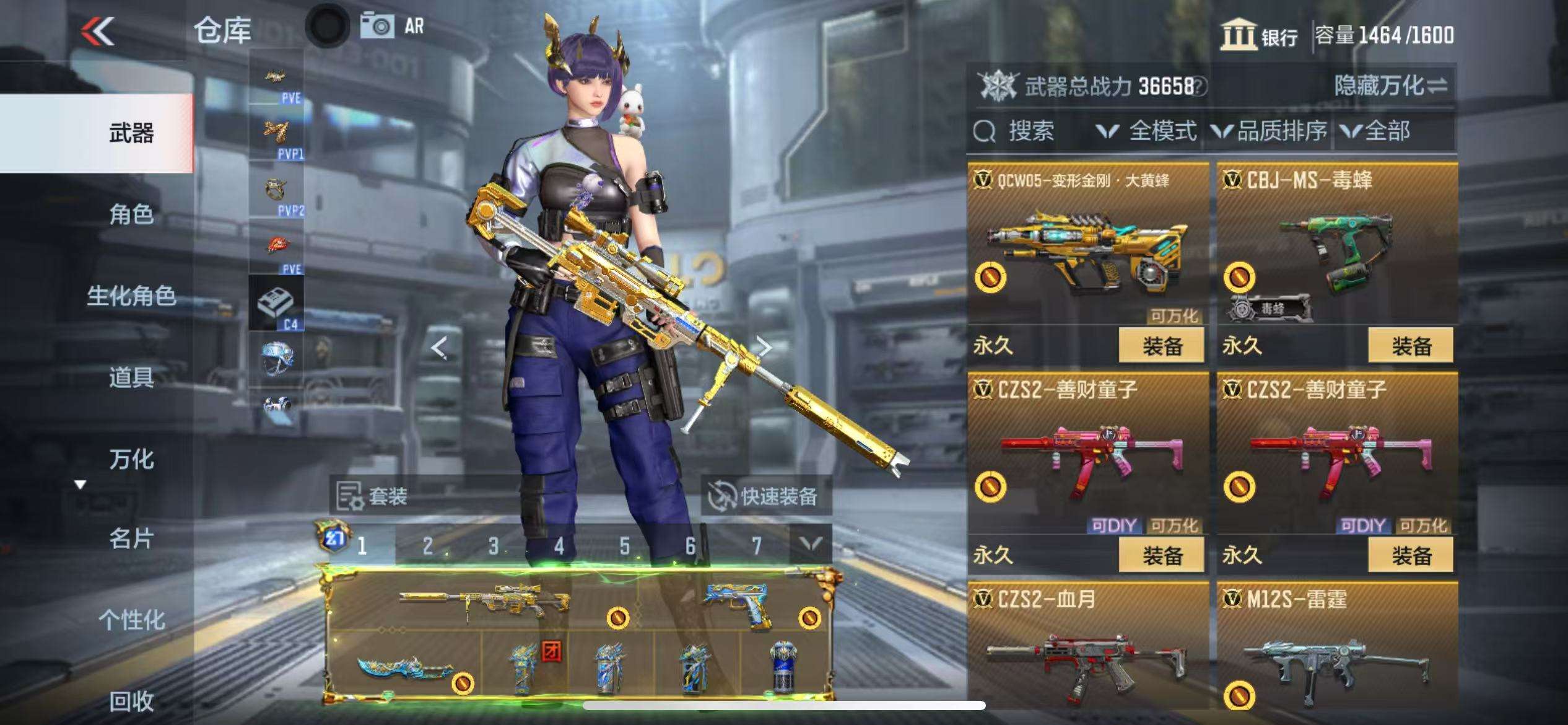The width and height of the screenshot is (1568, 725).
Task: Open 快速装备 quick equip
Action: tap(765, 496)
